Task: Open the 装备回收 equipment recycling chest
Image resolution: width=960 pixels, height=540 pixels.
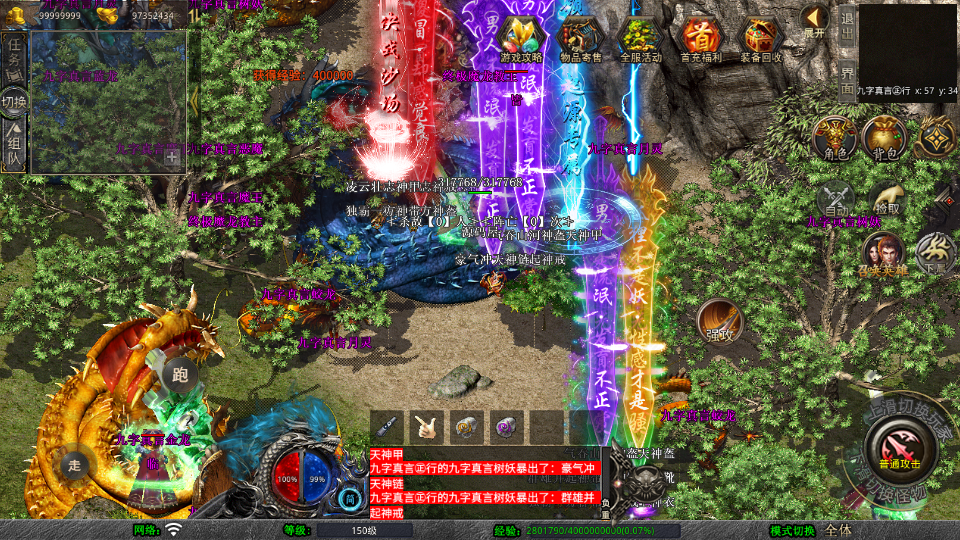Action: click(762, 39)
